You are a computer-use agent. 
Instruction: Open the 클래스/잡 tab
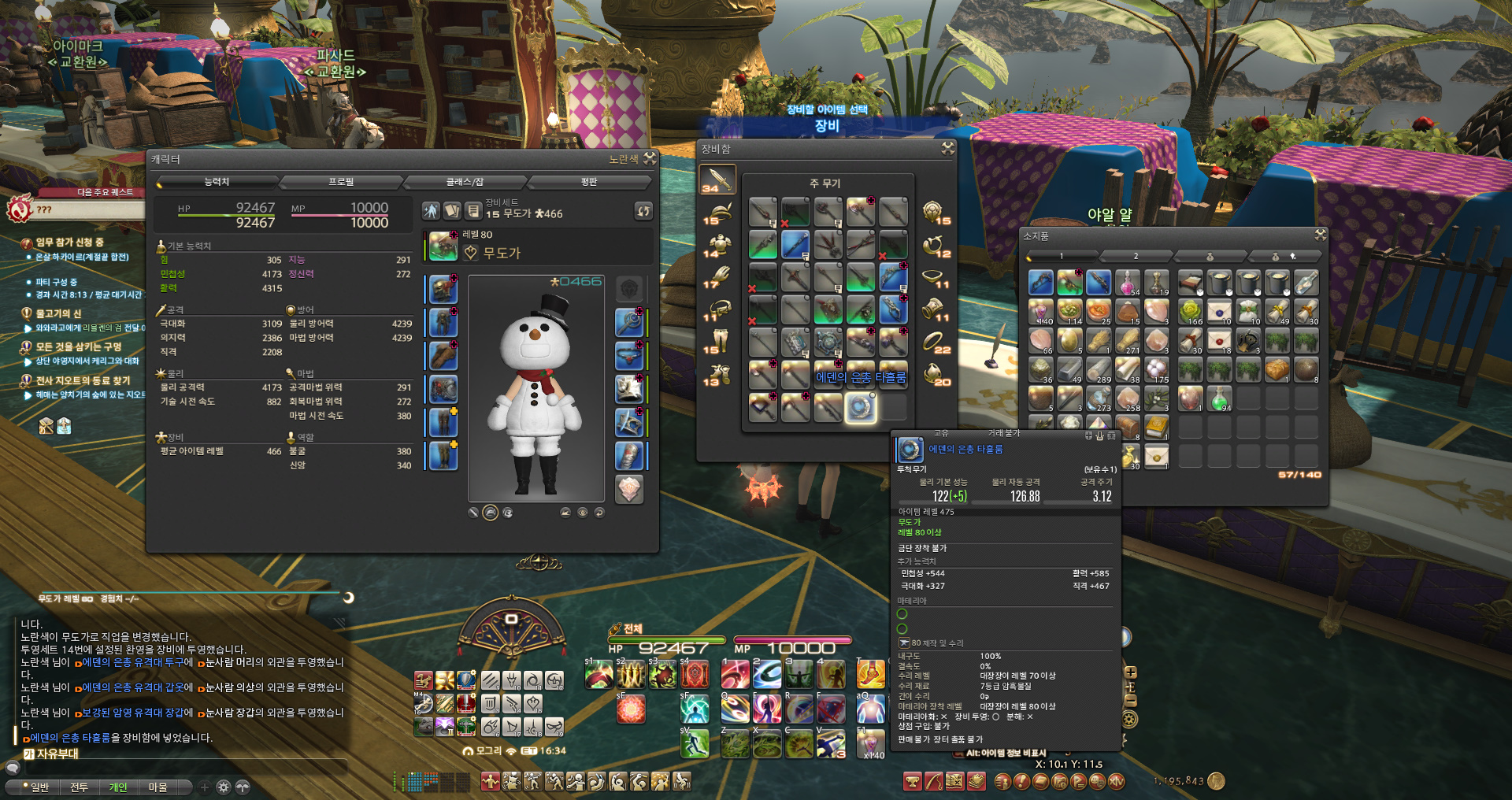465,182
